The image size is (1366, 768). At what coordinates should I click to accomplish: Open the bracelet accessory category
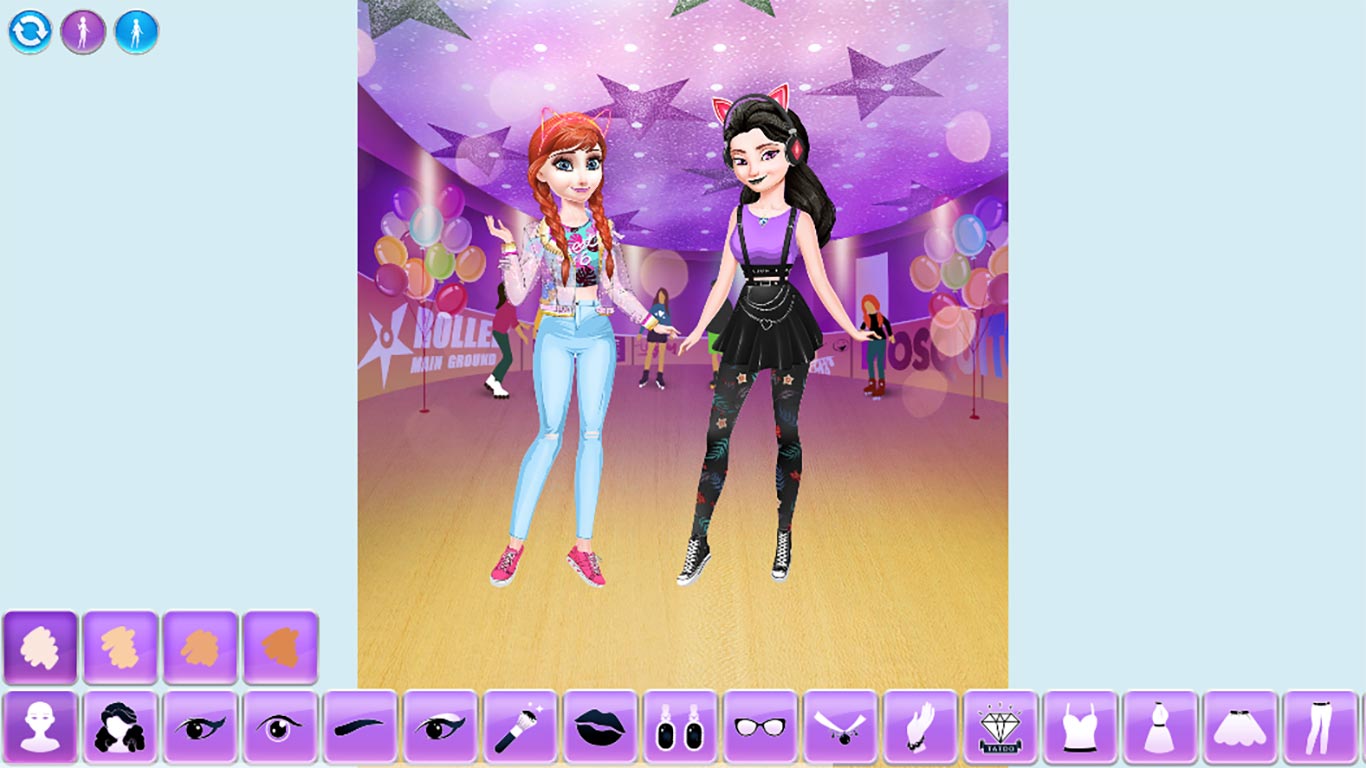pyautogui.click(x=920, y=735)
